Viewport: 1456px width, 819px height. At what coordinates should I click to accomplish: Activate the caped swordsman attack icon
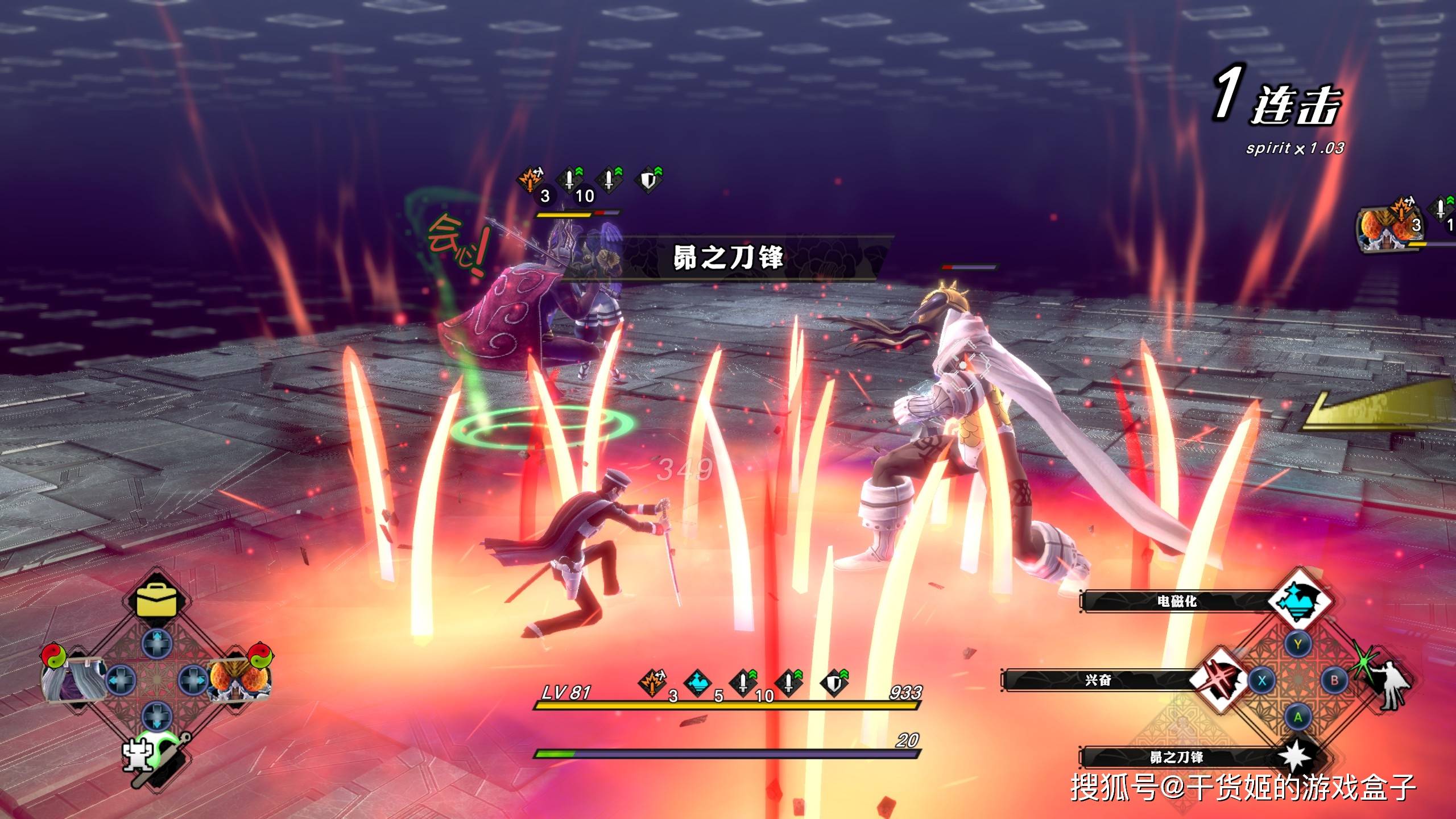click(x=1389, y=682)
